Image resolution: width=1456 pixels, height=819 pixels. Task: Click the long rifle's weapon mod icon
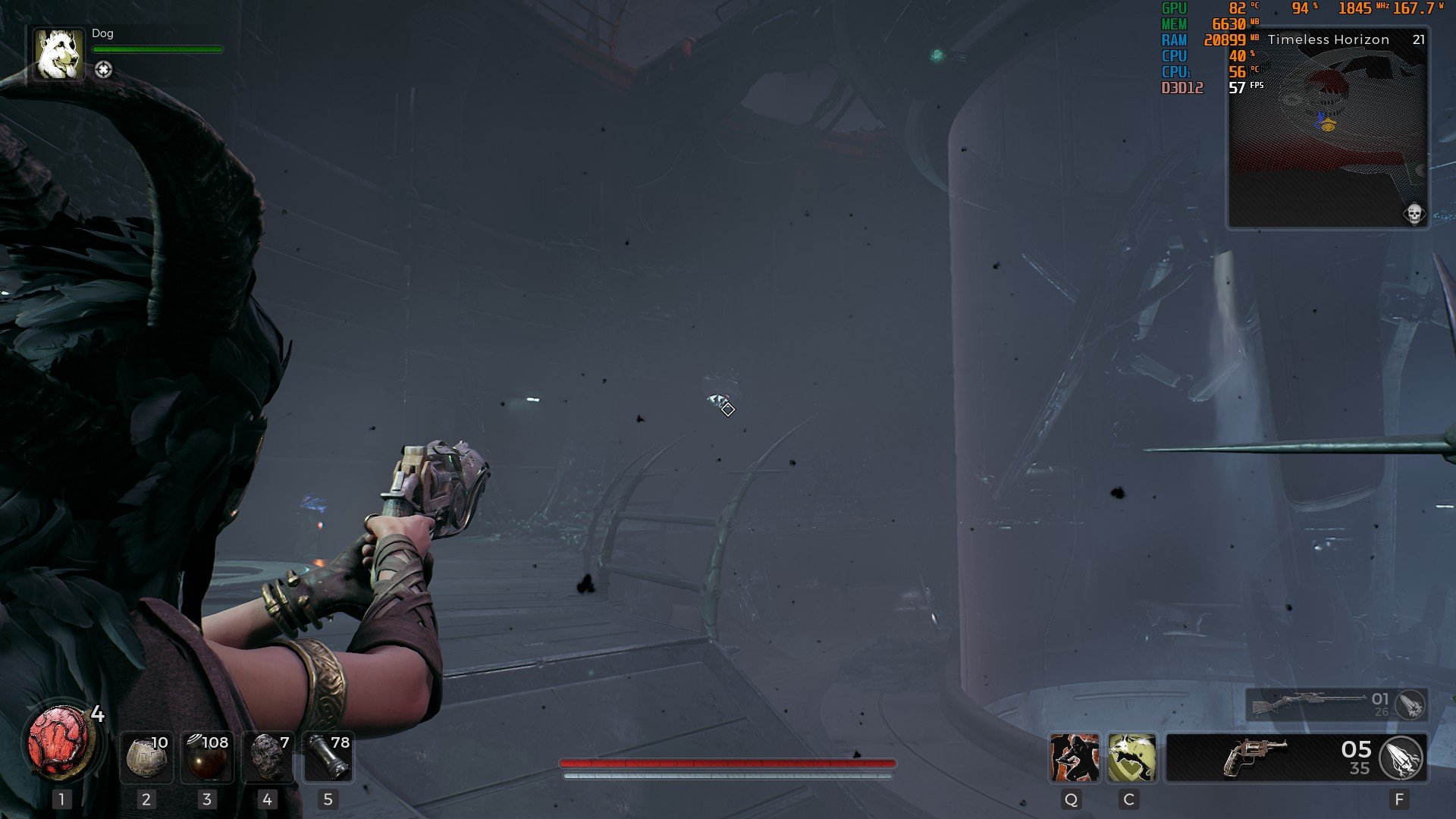click(x=1410, y=705)
